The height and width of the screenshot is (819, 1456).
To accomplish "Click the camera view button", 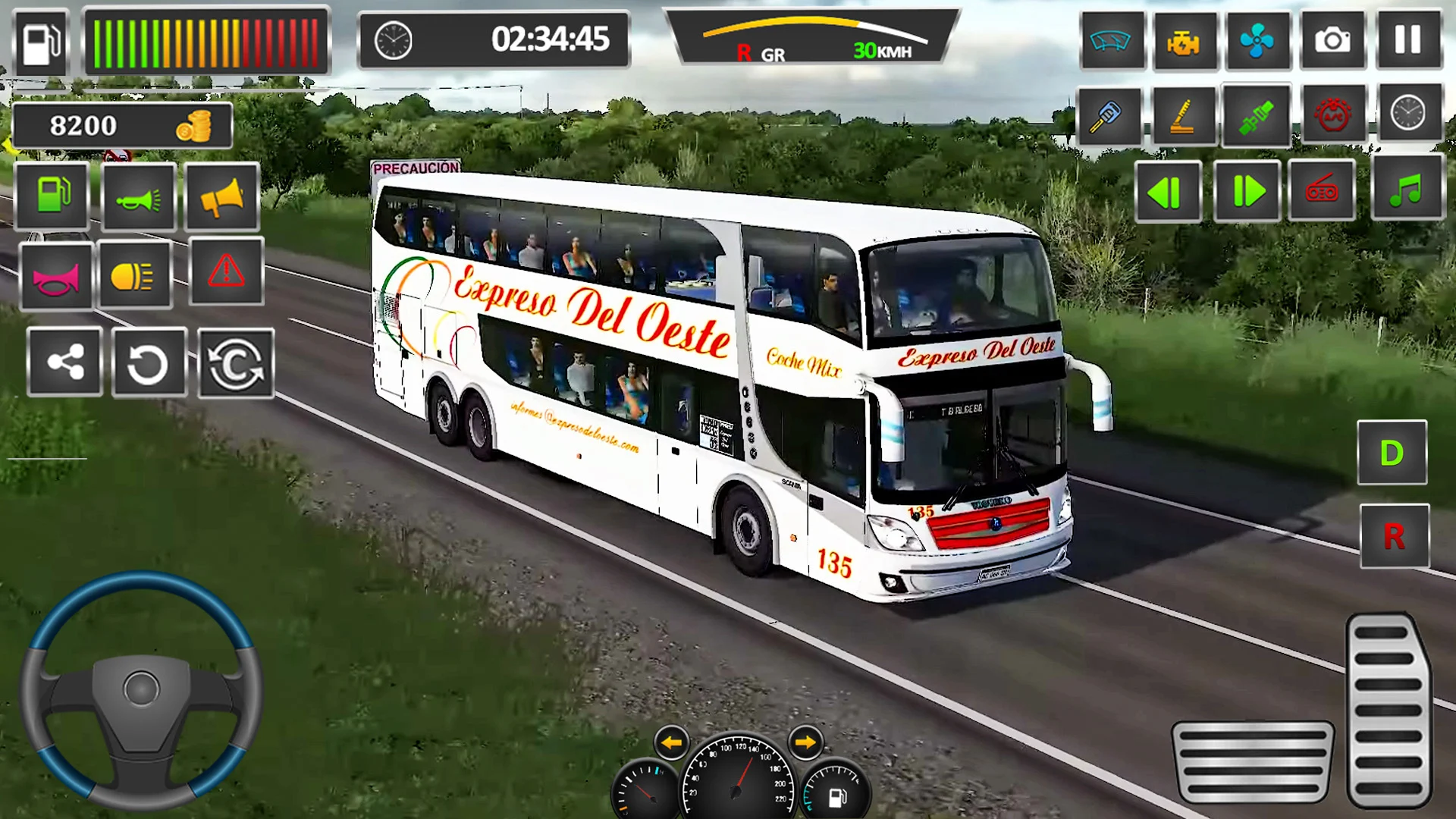I will coord(1332,40).
